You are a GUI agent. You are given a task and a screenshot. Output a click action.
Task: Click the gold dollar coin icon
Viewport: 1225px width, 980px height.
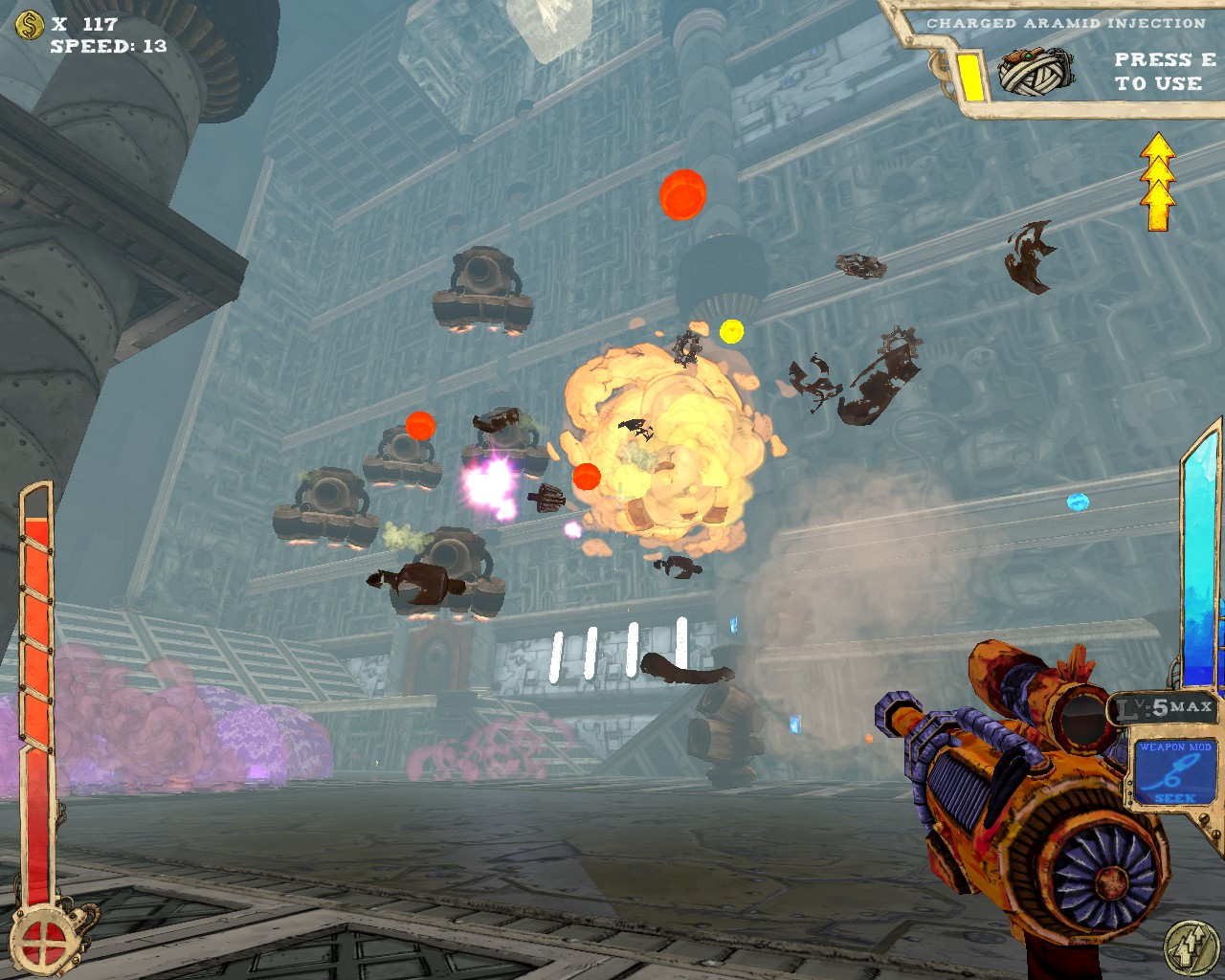(30, 24)
